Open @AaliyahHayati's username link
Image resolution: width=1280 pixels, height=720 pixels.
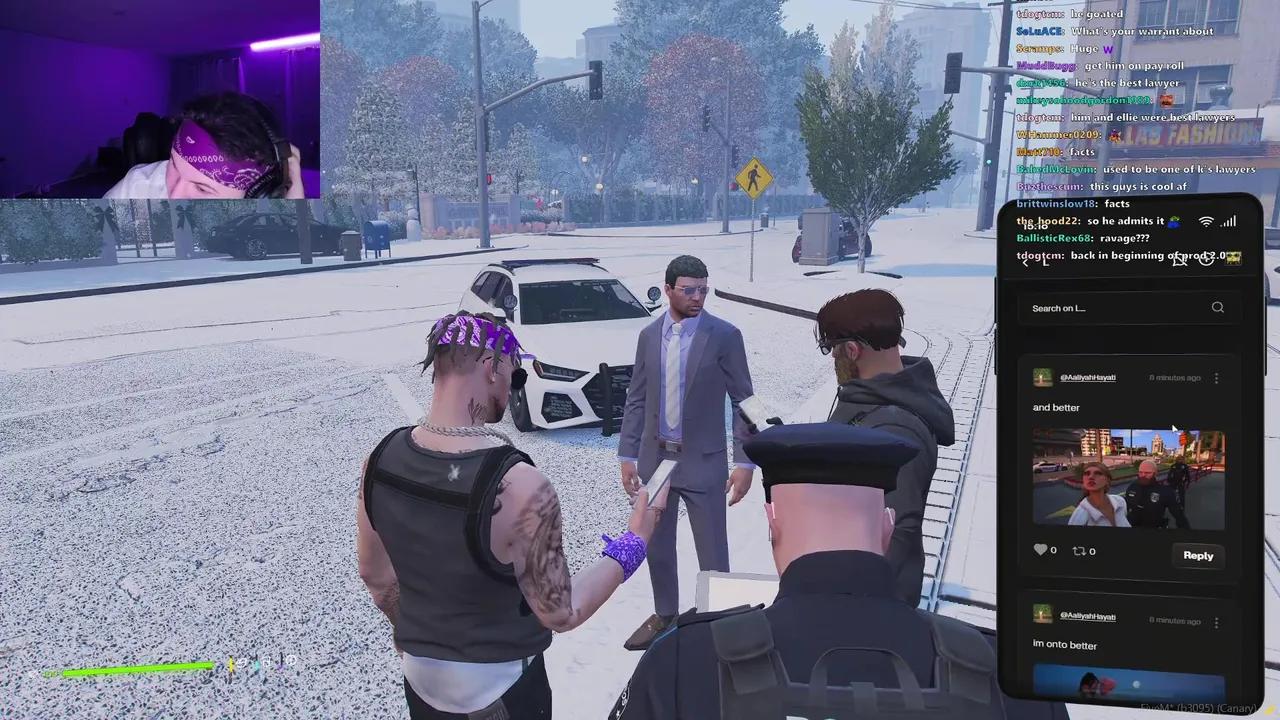[1087, 377]
